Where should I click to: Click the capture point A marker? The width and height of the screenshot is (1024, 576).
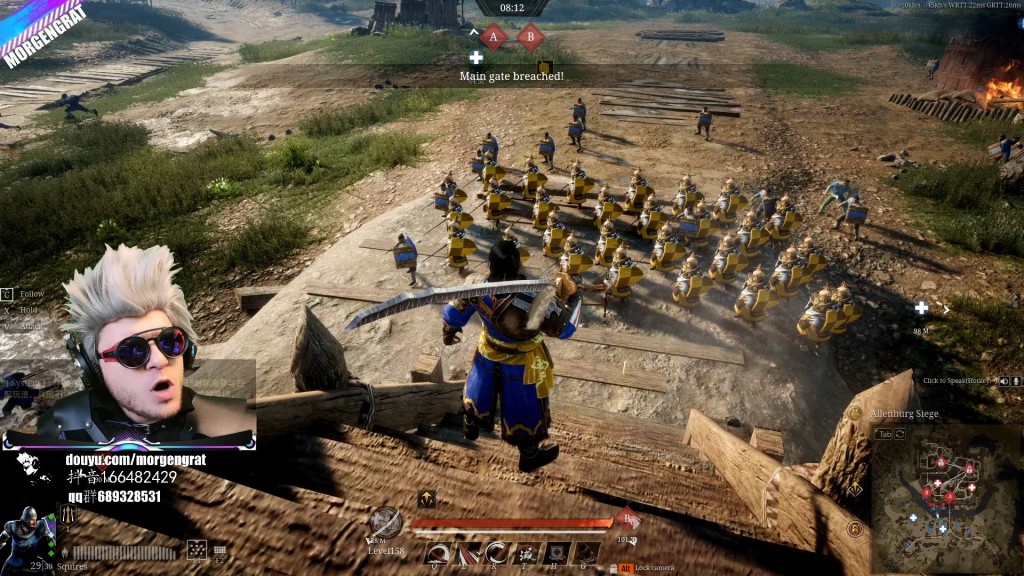pos(493,38)
